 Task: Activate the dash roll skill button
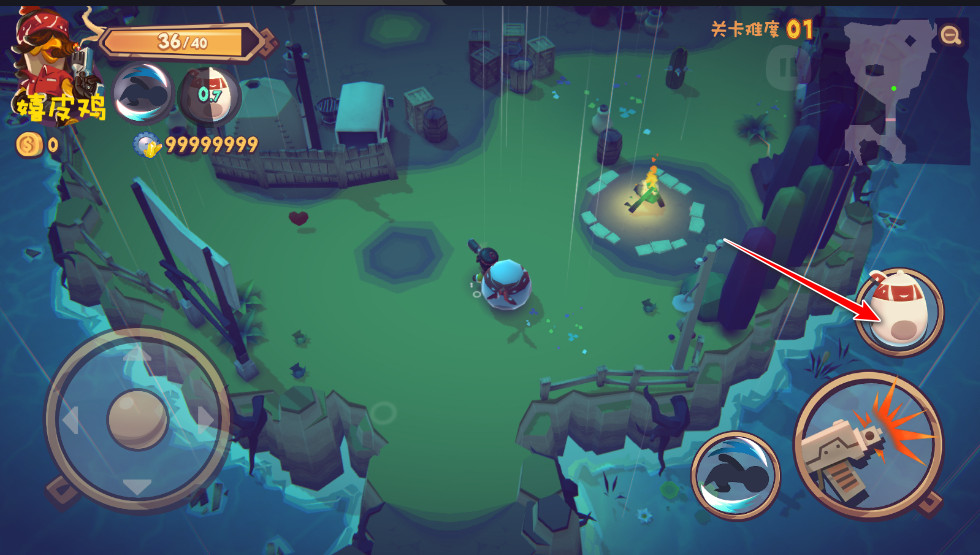click(735, 475)
